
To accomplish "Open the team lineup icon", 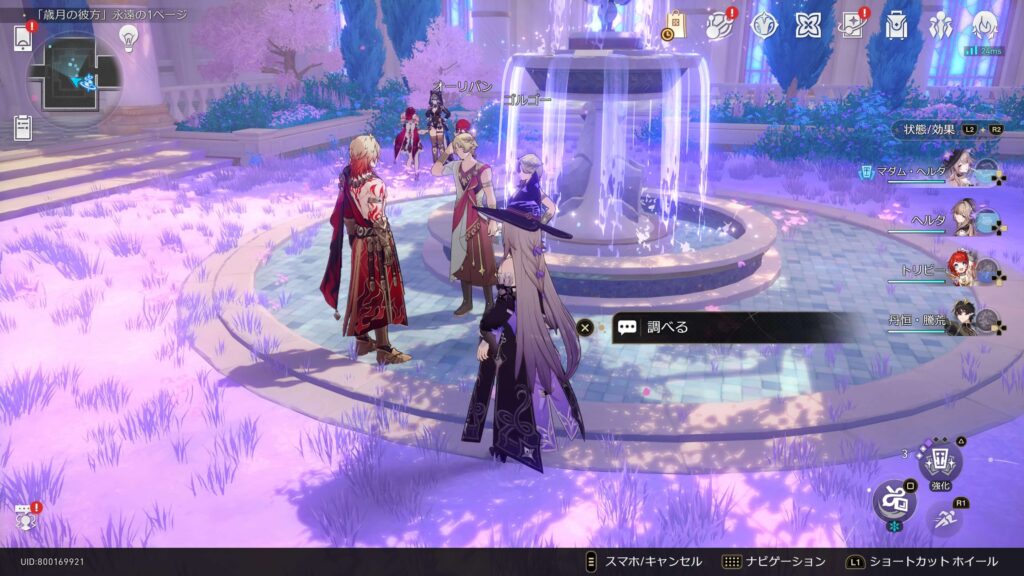I will click(x=939, y=25).
